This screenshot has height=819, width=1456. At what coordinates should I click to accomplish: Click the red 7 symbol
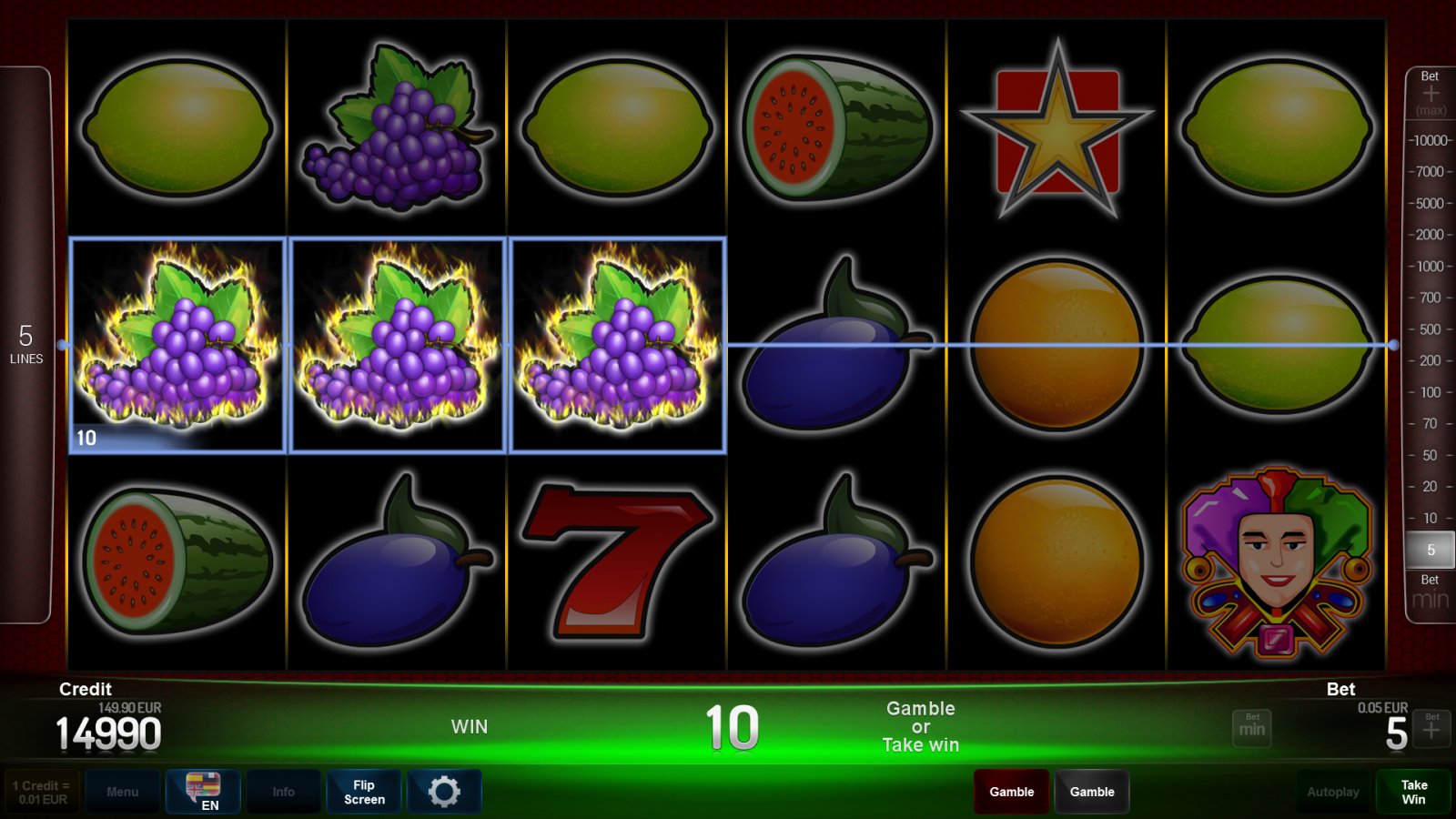coord(616,560)
